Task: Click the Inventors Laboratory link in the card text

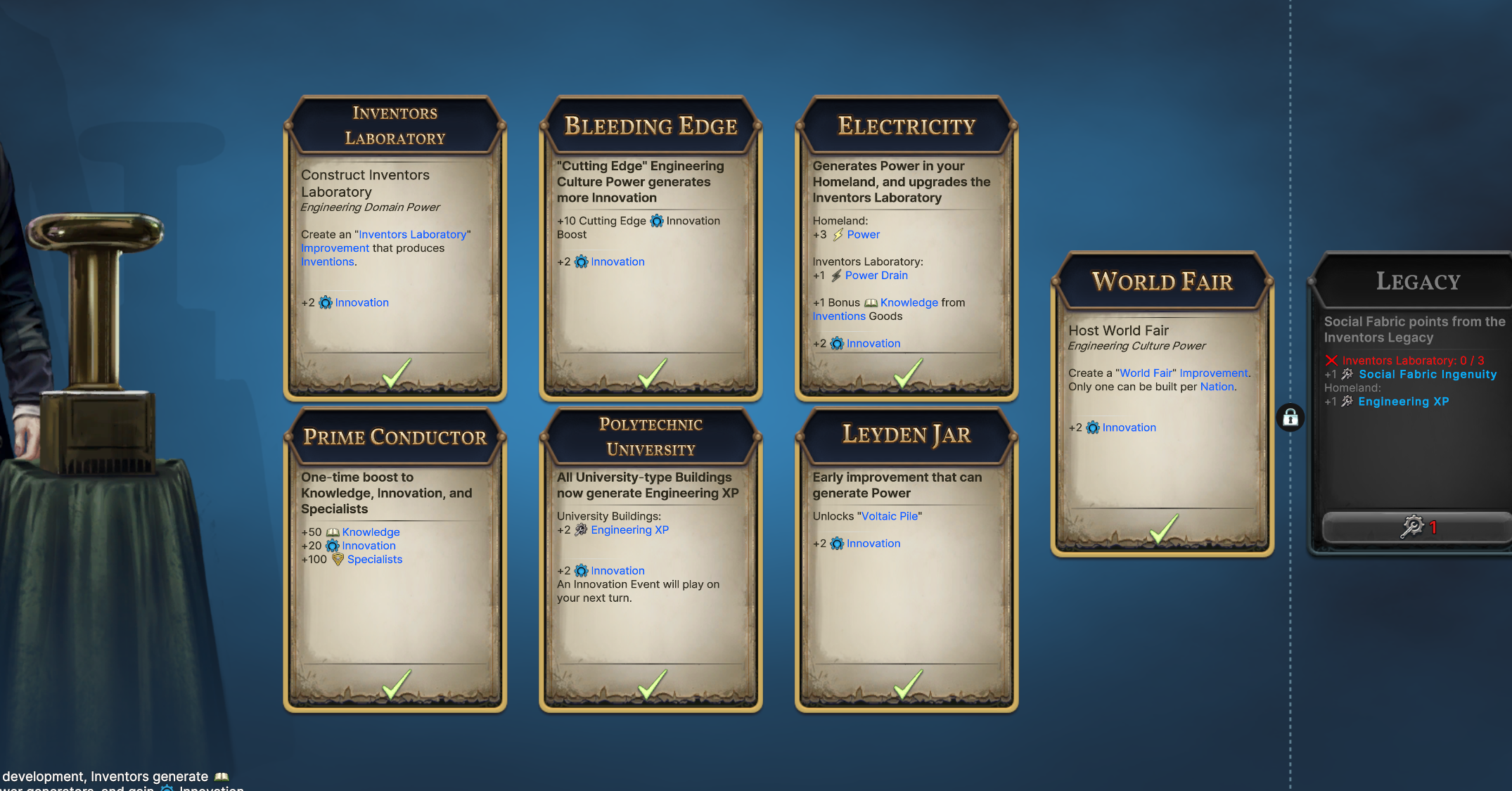Action: [x=412, y=234]
